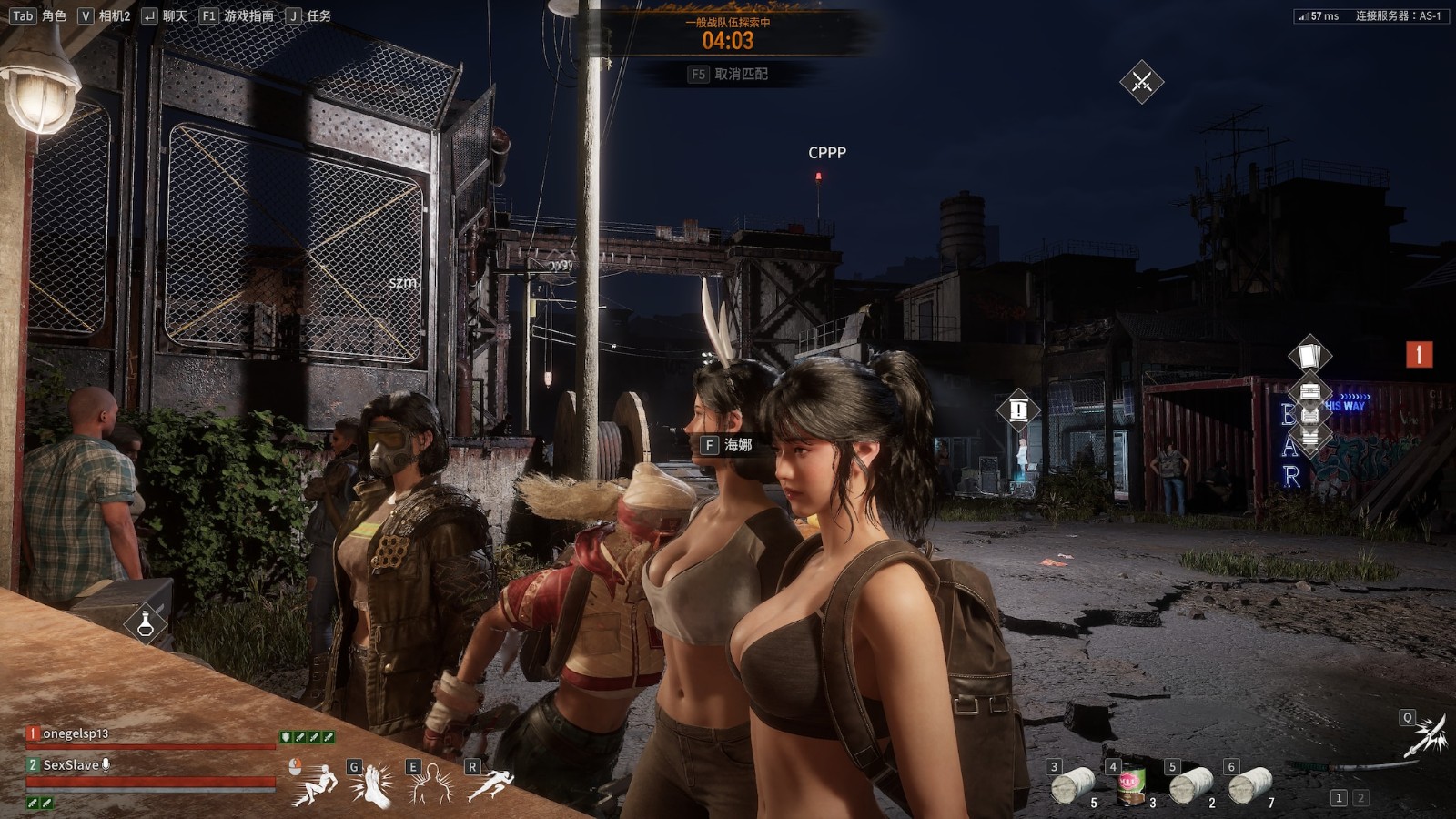Viewport: 1456px width, 819px height.
Task: Cancel matchmaking with the 取消匹配 button
Action: coord(729,74)
